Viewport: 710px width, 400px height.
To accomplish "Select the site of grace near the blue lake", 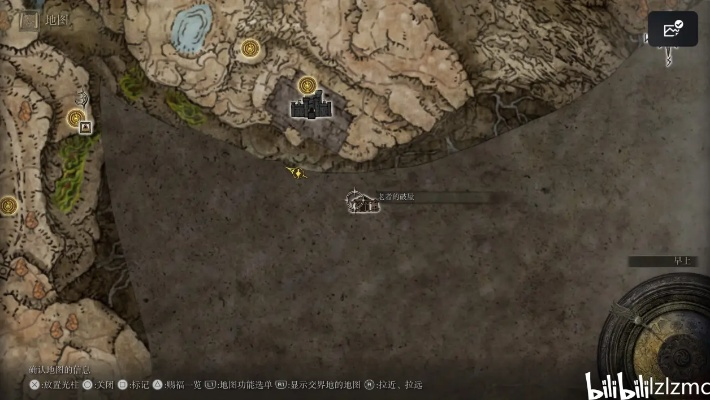I will [x=250, y=47].
